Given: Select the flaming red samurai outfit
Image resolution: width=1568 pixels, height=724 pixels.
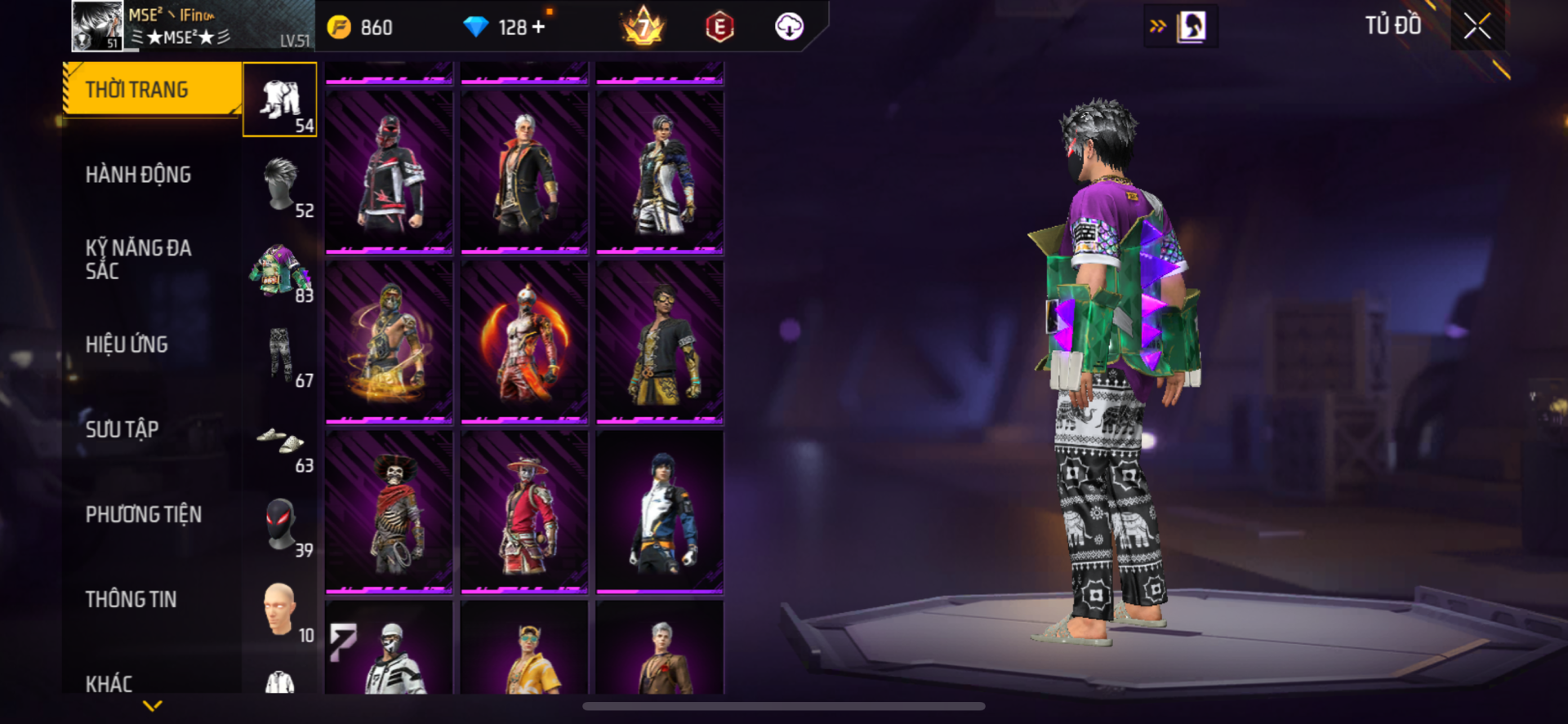Looking at the screenshot, I should tap(524, 341).
